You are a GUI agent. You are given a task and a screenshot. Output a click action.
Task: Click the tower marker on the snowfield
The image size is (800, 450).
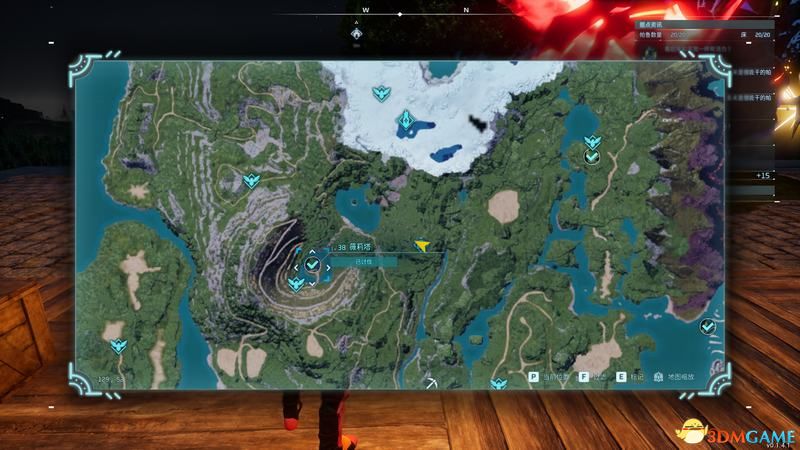click(x=406, y=123)
